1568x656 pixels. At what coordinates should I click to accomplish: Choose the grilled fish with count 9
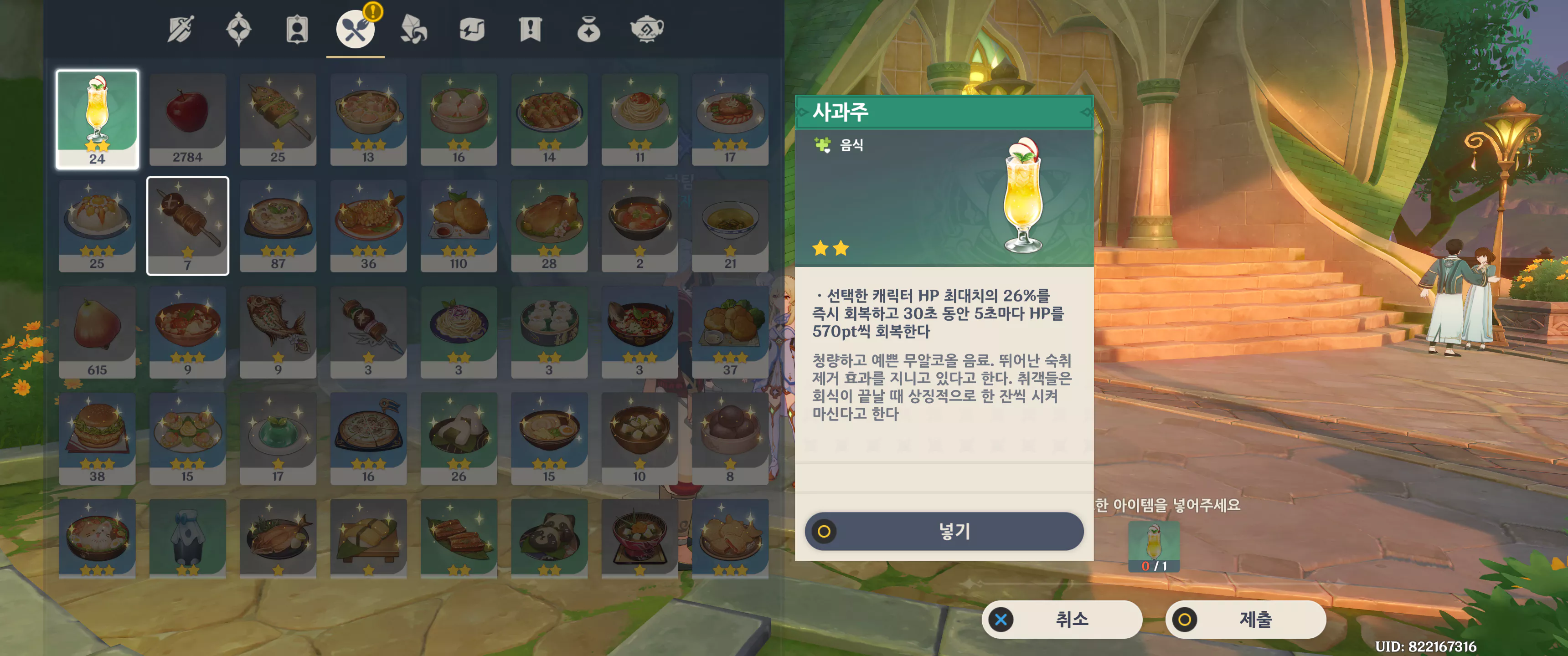point(278,332)
